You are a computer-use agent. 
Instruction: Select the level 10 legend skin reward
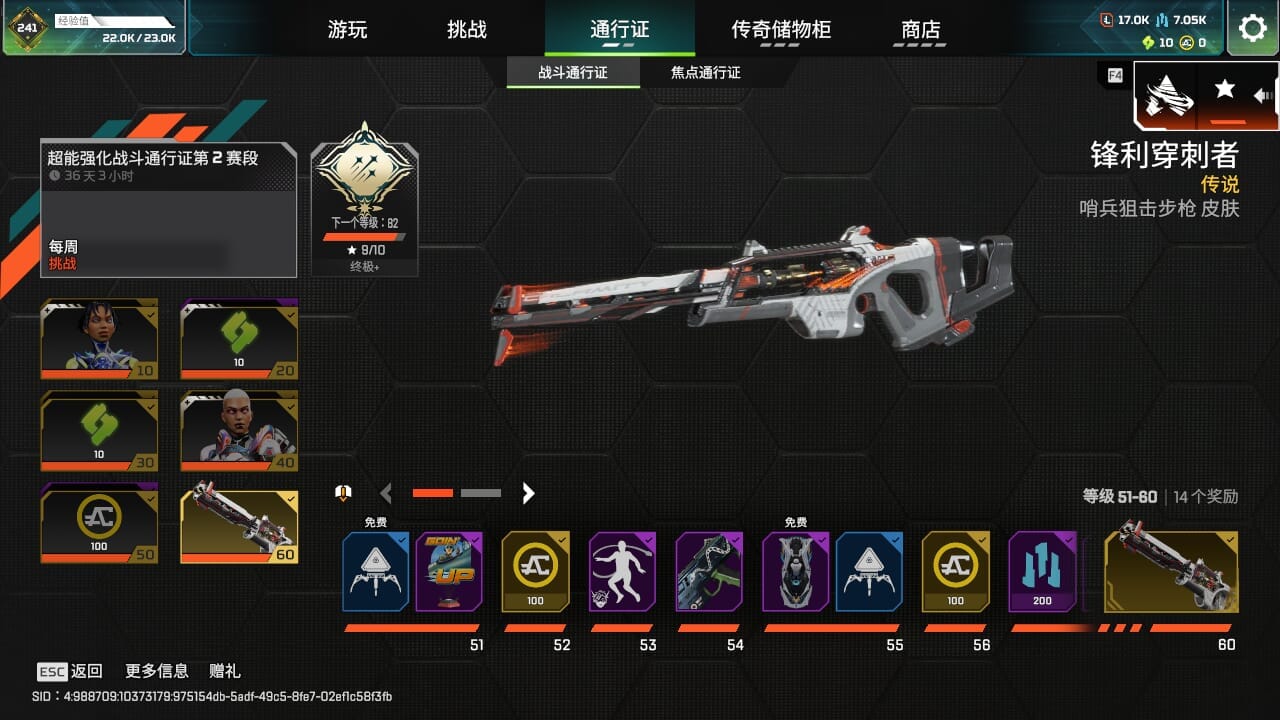99,339
